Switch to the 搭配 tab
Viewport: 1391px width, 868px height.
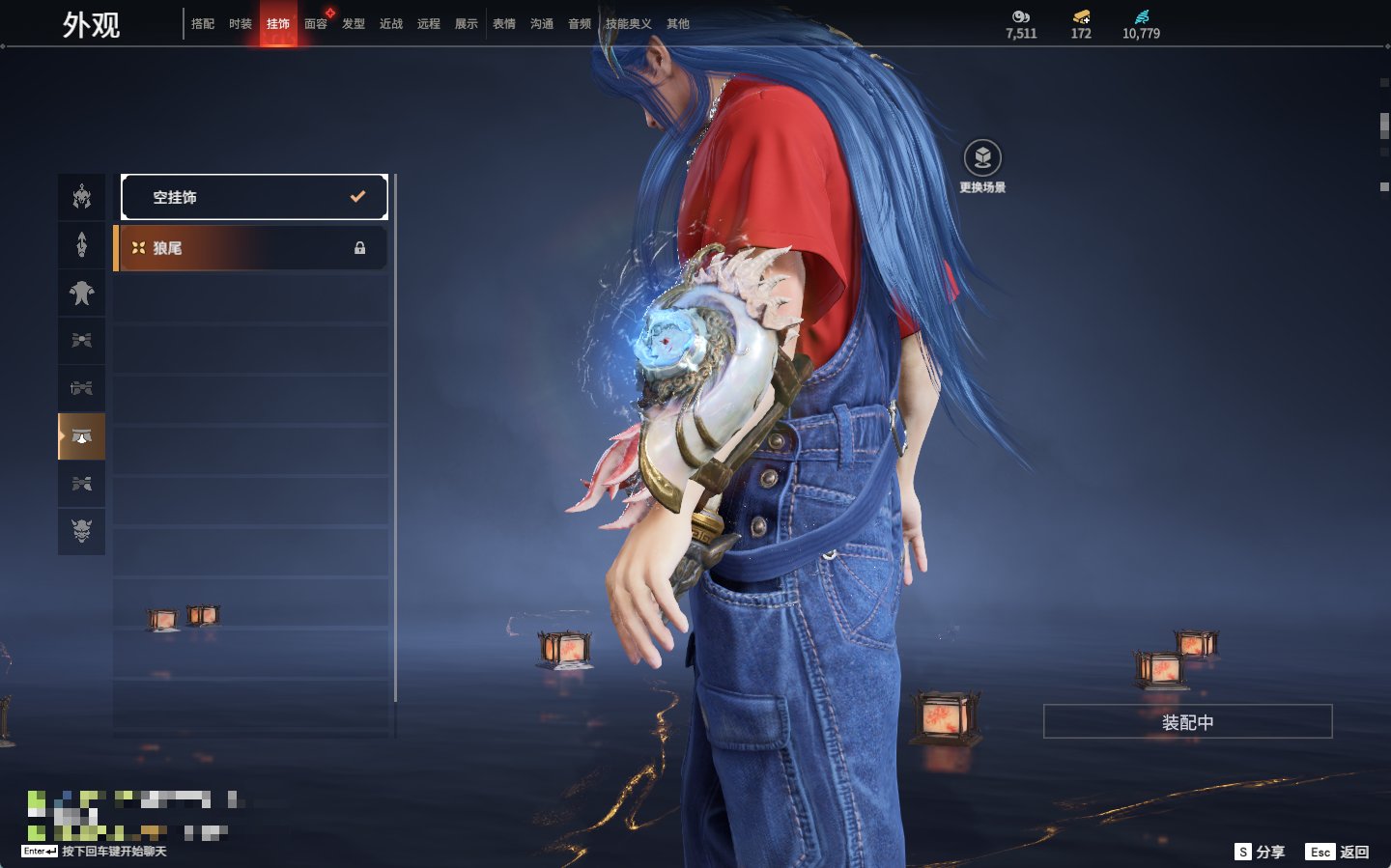(203, 24)
